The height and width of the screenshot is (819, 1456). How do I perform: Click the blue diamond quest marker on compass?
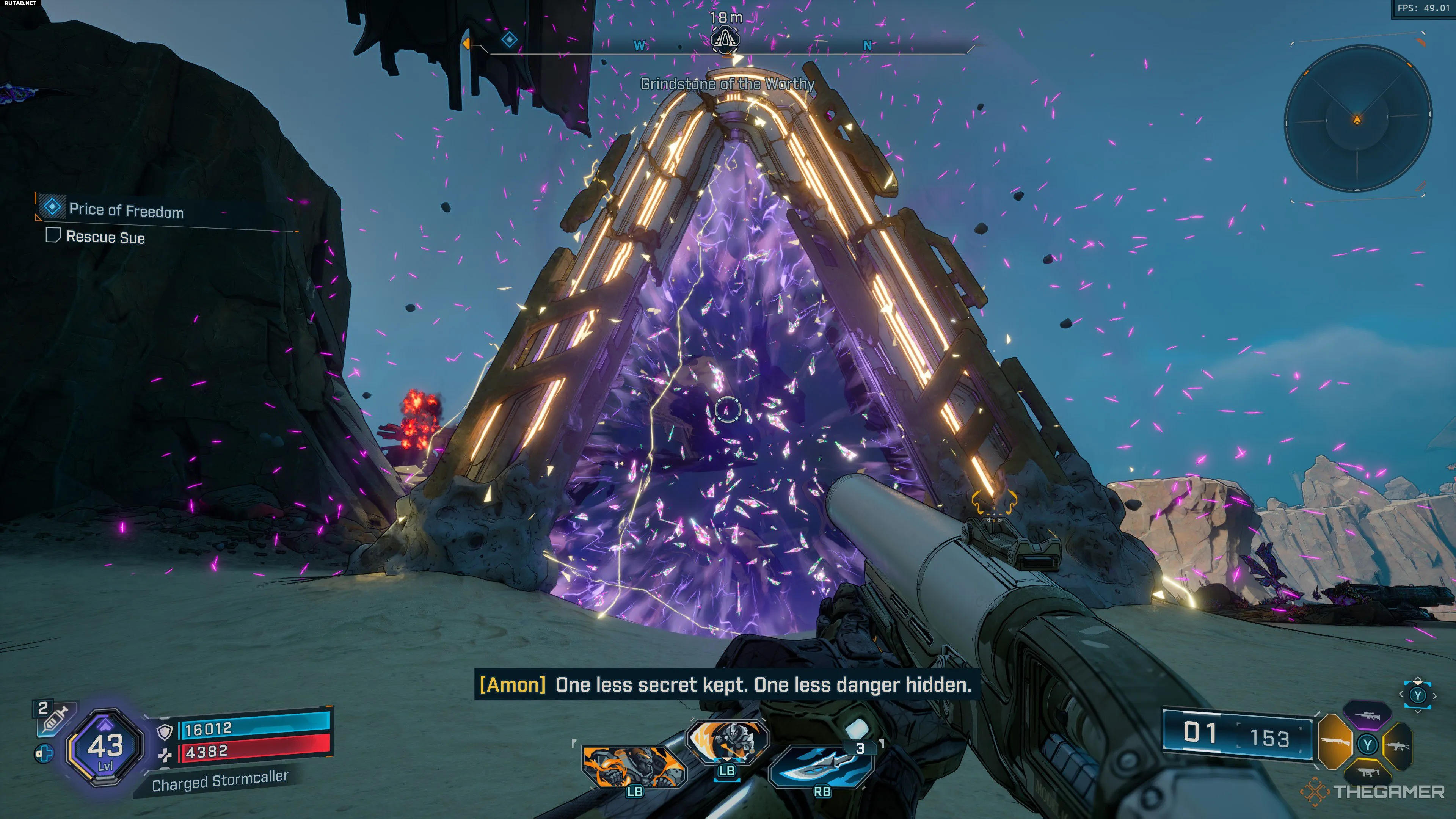[509, 39]
